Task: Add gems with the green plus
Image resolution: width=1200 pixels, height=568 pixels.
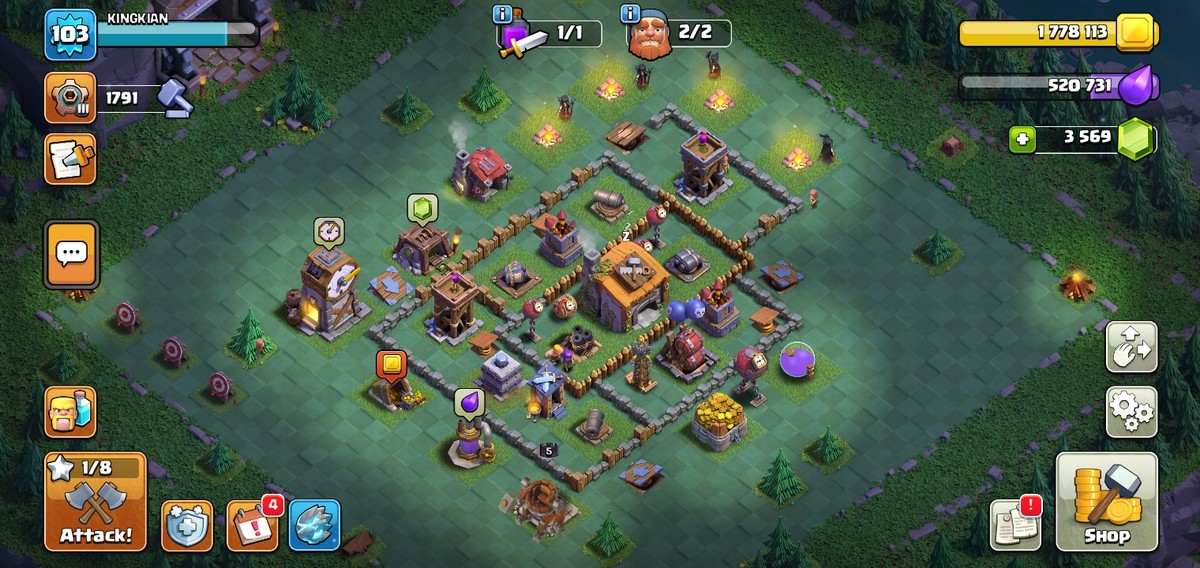Action: [1021, 138]
